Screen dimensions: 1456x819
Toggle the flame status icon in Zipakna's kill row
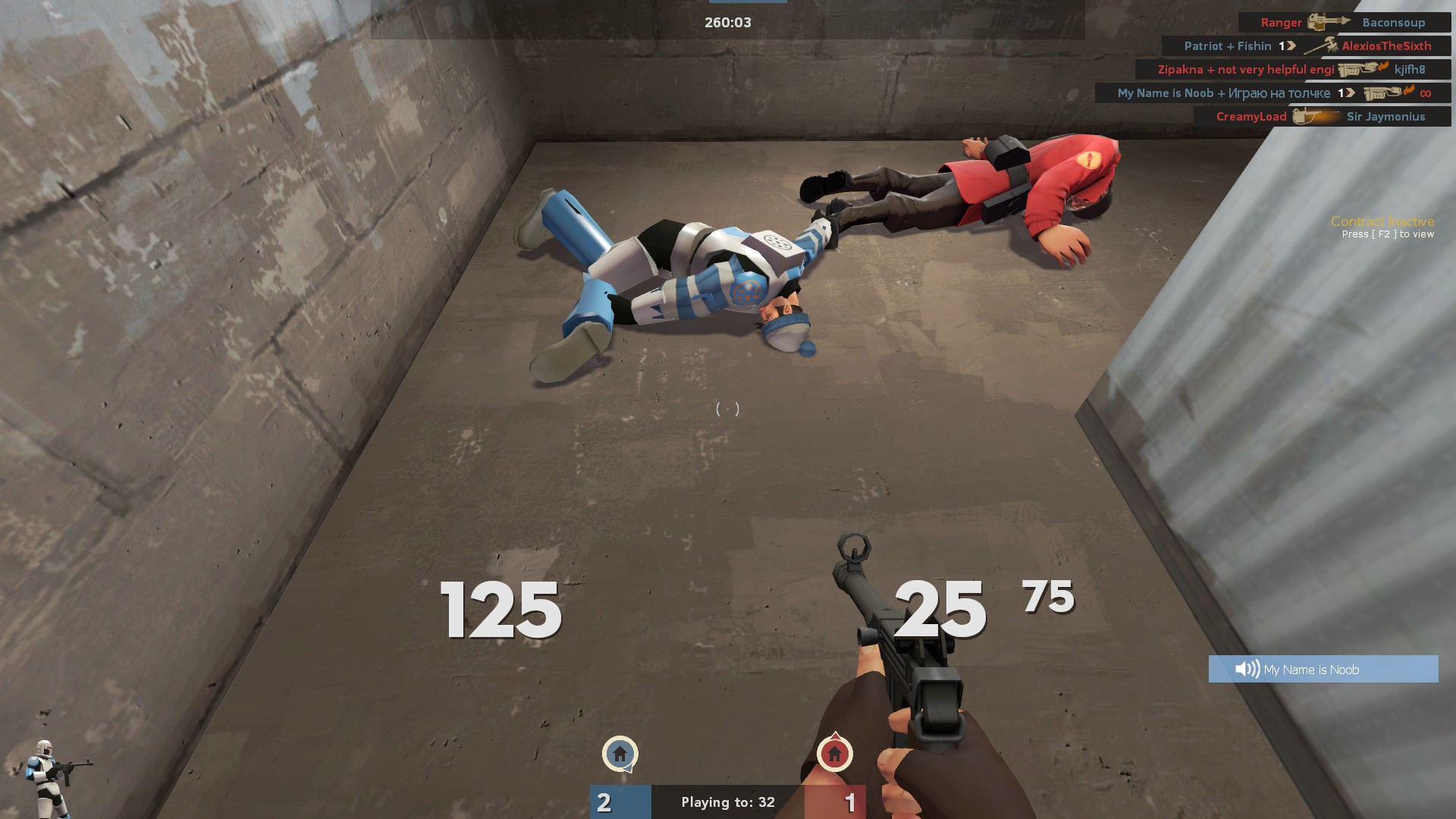pos(1382,67)
